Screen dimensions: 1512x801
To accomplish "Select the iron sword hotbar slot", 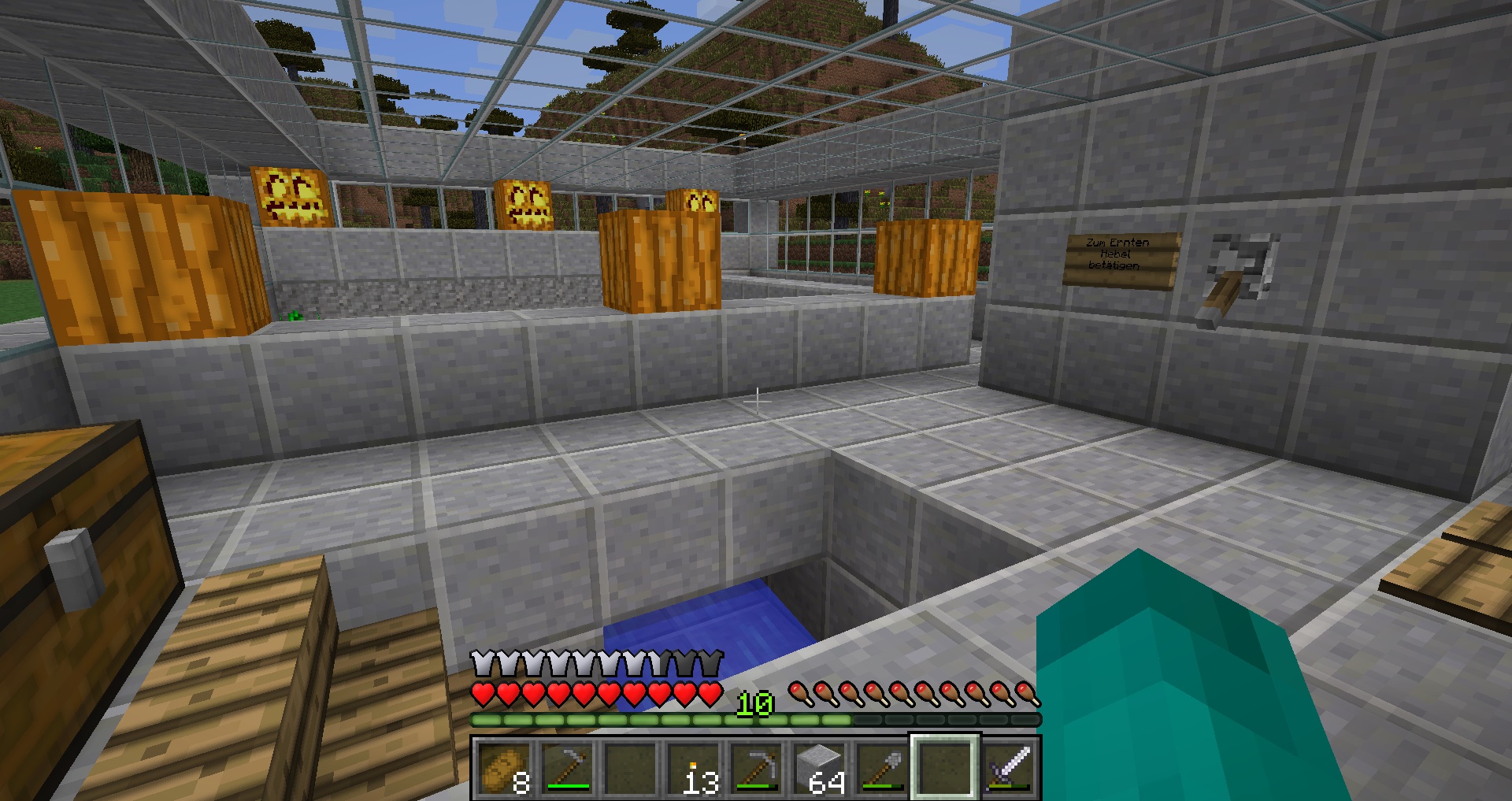I will (1008, 768).
